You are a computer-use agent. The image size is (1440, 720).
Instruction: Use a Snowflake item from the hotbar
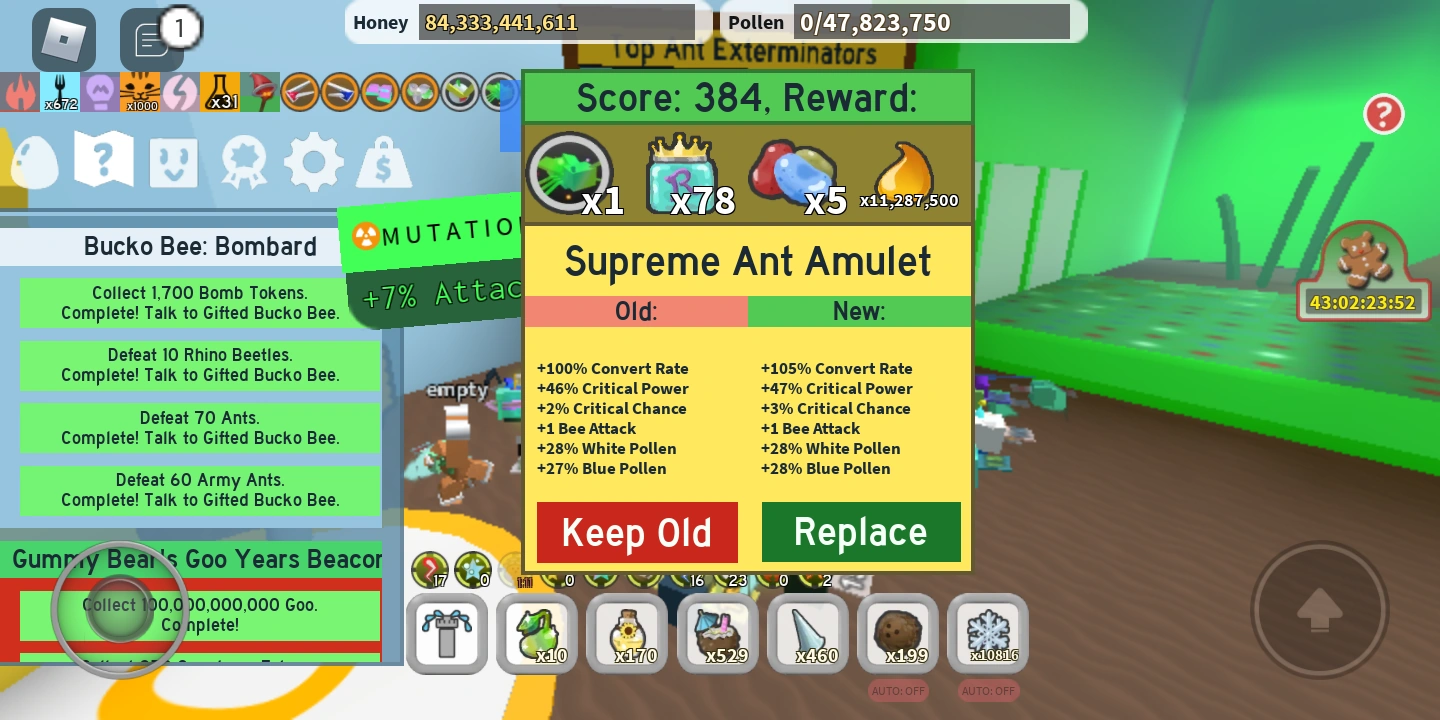(987, 634)
